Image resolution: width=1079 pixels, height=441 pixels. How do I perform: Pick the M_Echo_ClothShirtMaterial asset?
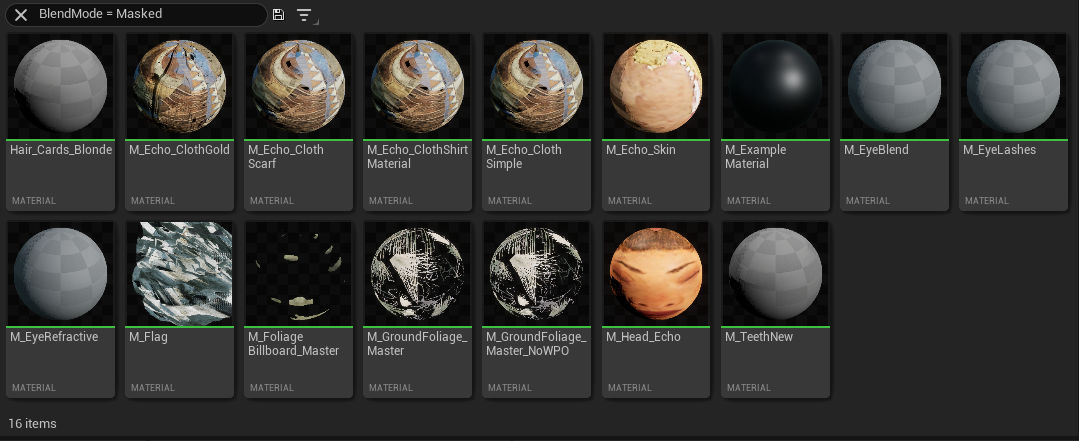click(417, 87)
